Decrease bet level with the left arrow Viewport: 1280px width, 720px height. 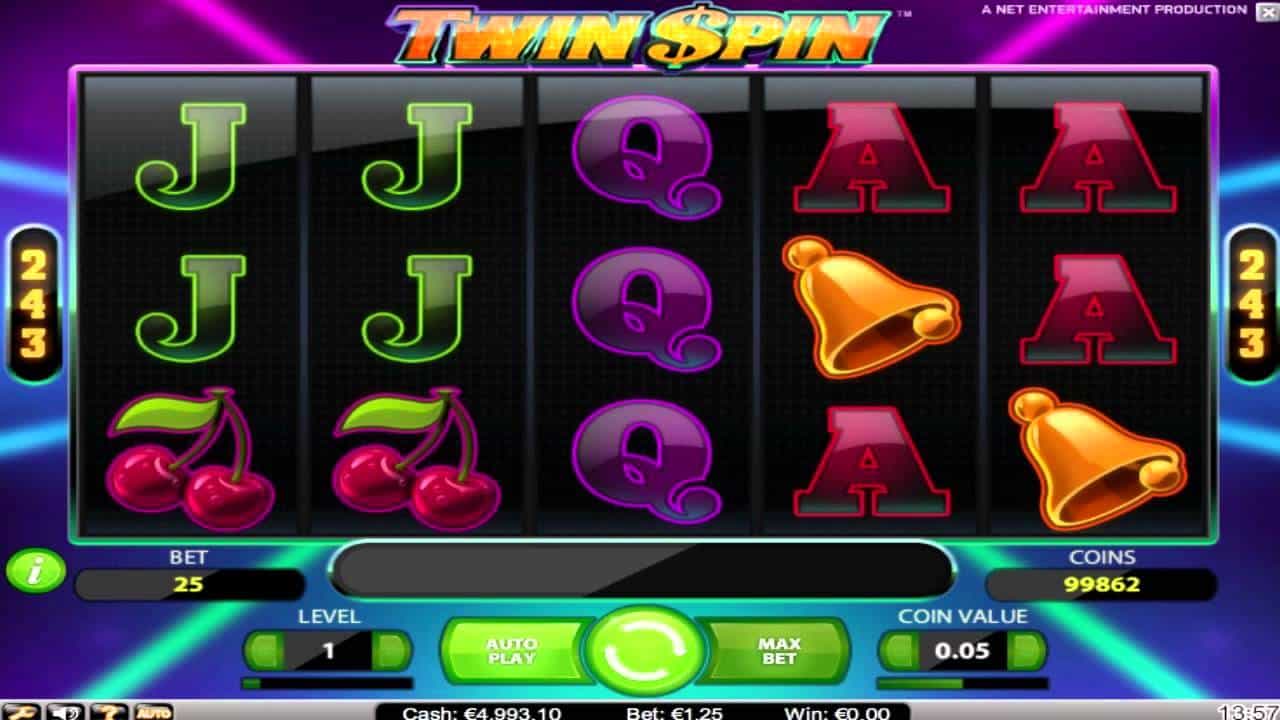tap(266, 650)
